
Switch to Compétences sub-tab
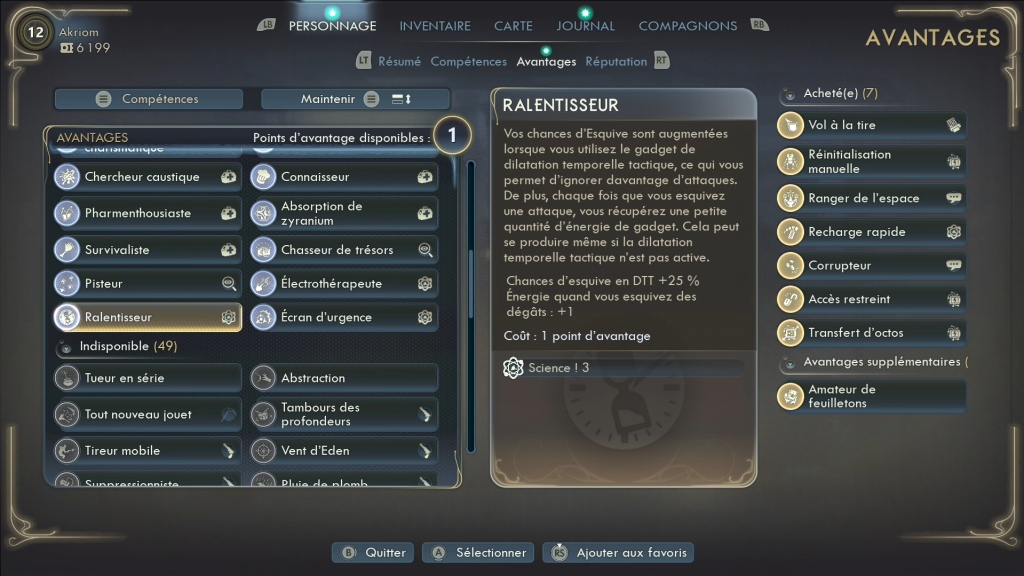click(468, 62)
